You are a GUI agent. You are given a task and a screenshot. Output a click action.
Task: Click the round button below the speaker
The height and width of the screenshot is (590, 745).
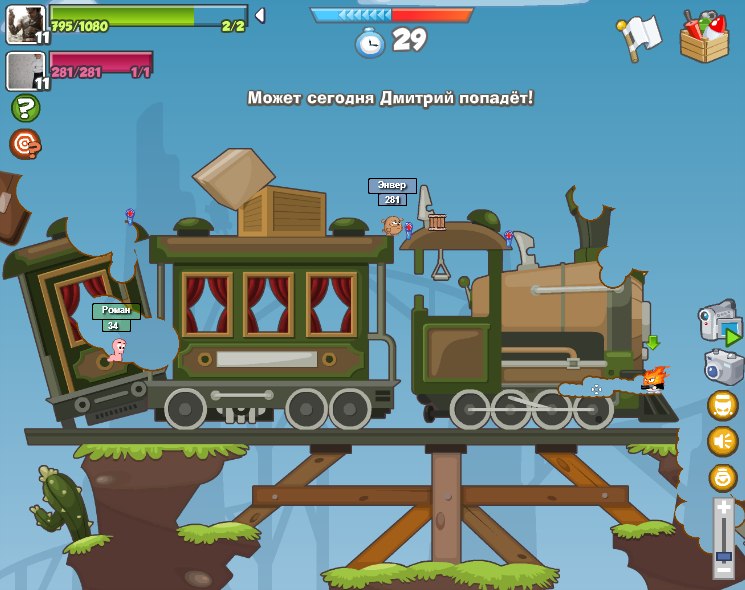(722, 477)
